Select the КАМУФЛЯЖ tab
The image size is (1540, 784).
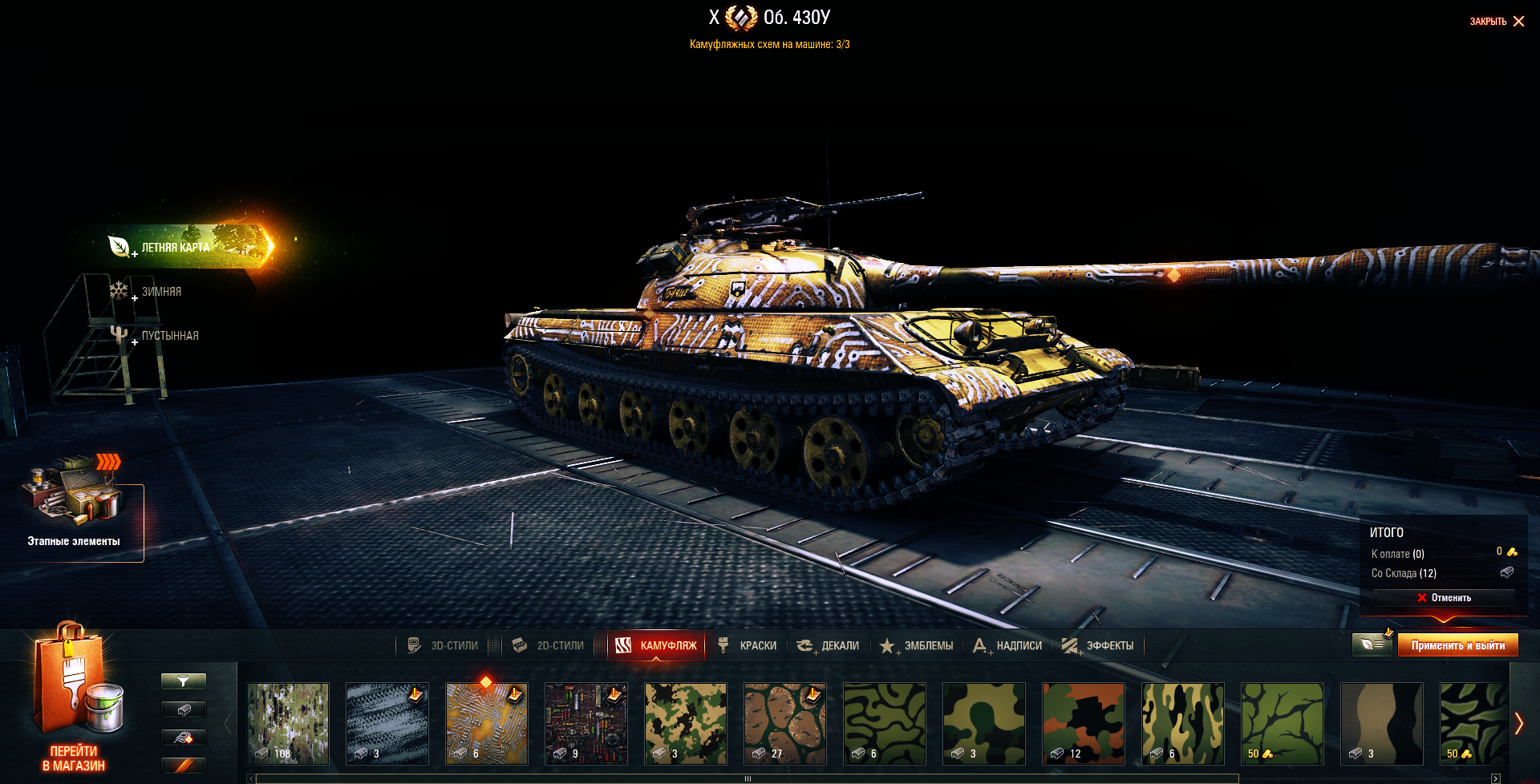pos(657,645)
